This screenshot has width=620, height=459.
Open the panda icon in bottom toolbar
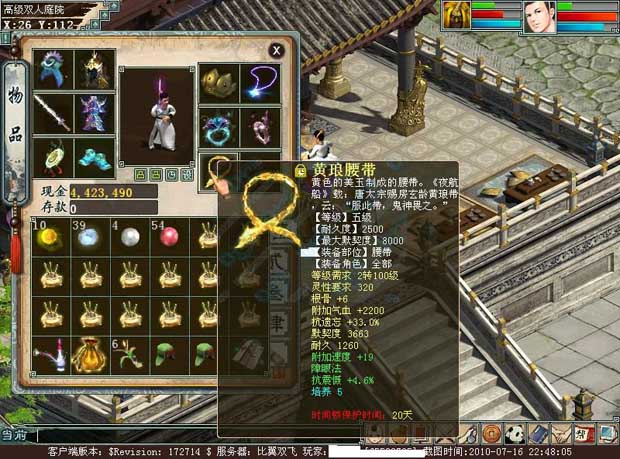click(513, 433)
